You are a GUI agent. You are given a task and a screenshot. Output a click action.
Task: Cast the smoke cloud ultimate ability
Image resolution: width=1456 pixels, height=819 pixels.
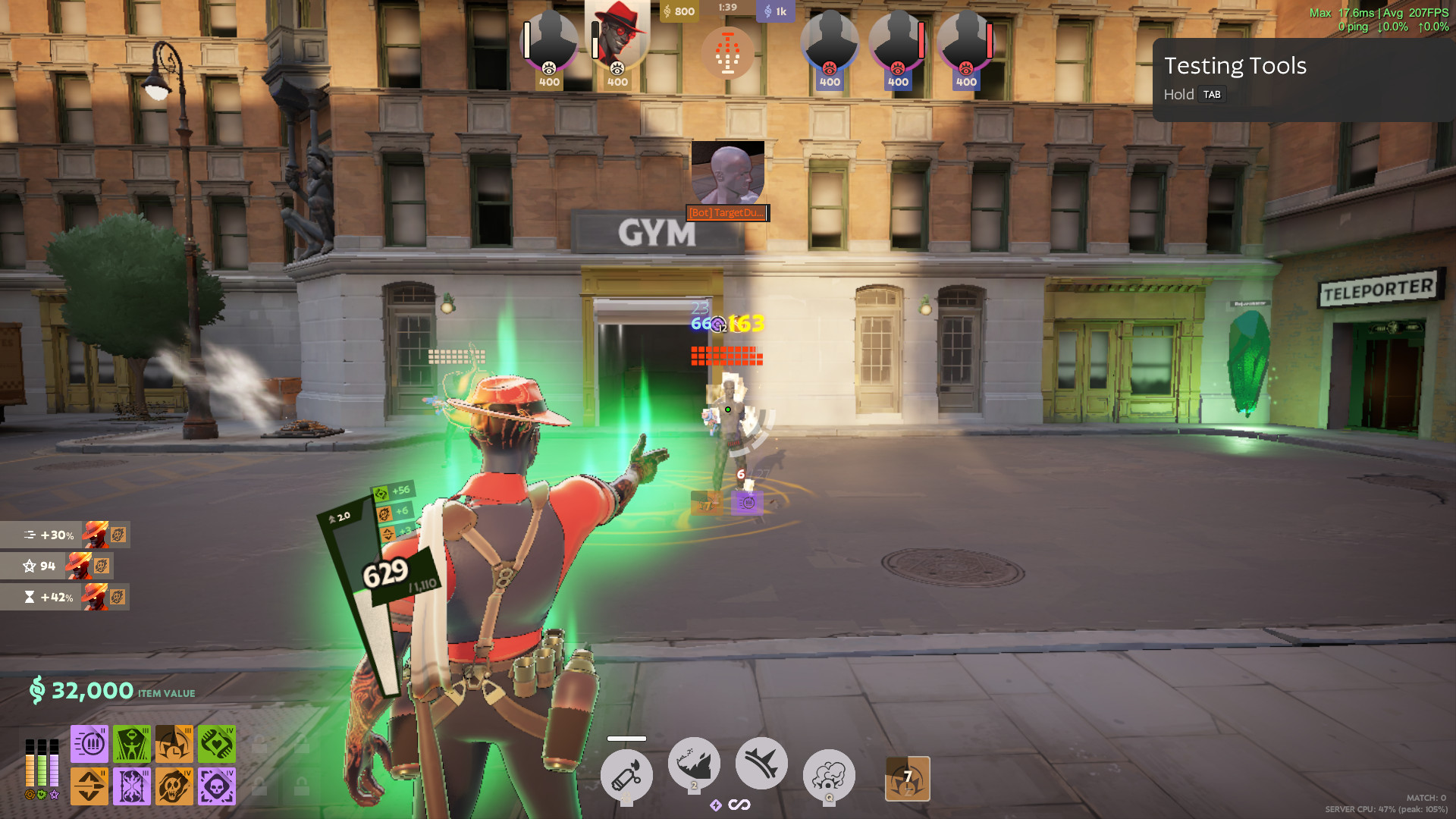click(x=829, y=775)
